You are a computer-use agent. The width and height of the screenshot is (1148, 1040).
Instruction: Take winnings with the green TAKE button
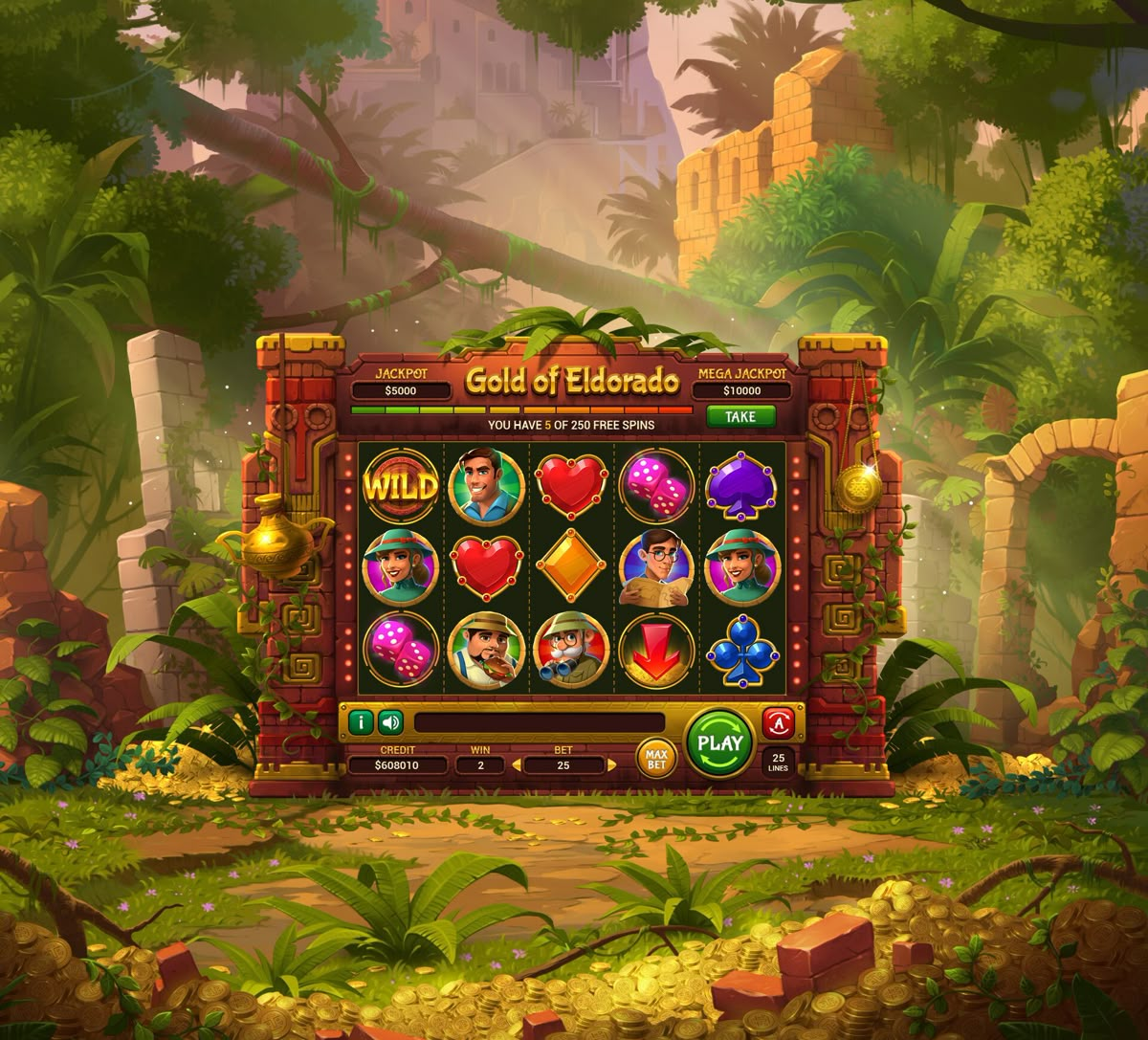(740, 416)
